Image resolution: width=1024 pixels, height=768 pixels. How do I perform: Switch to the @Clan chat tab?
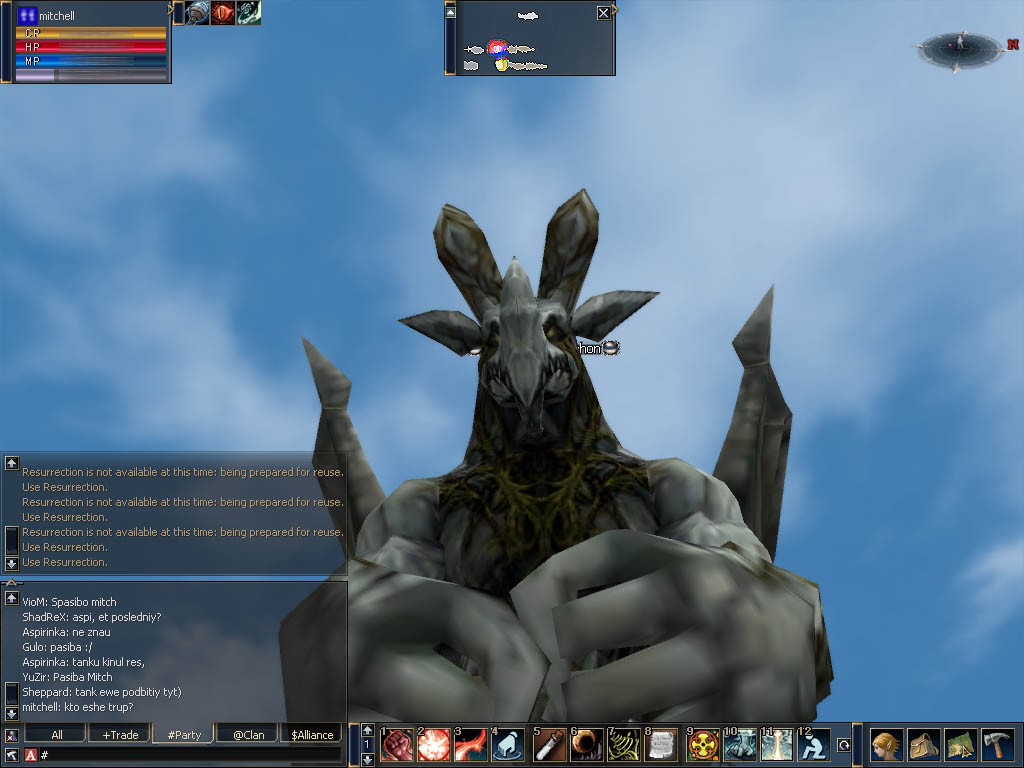tap(248, 735)
